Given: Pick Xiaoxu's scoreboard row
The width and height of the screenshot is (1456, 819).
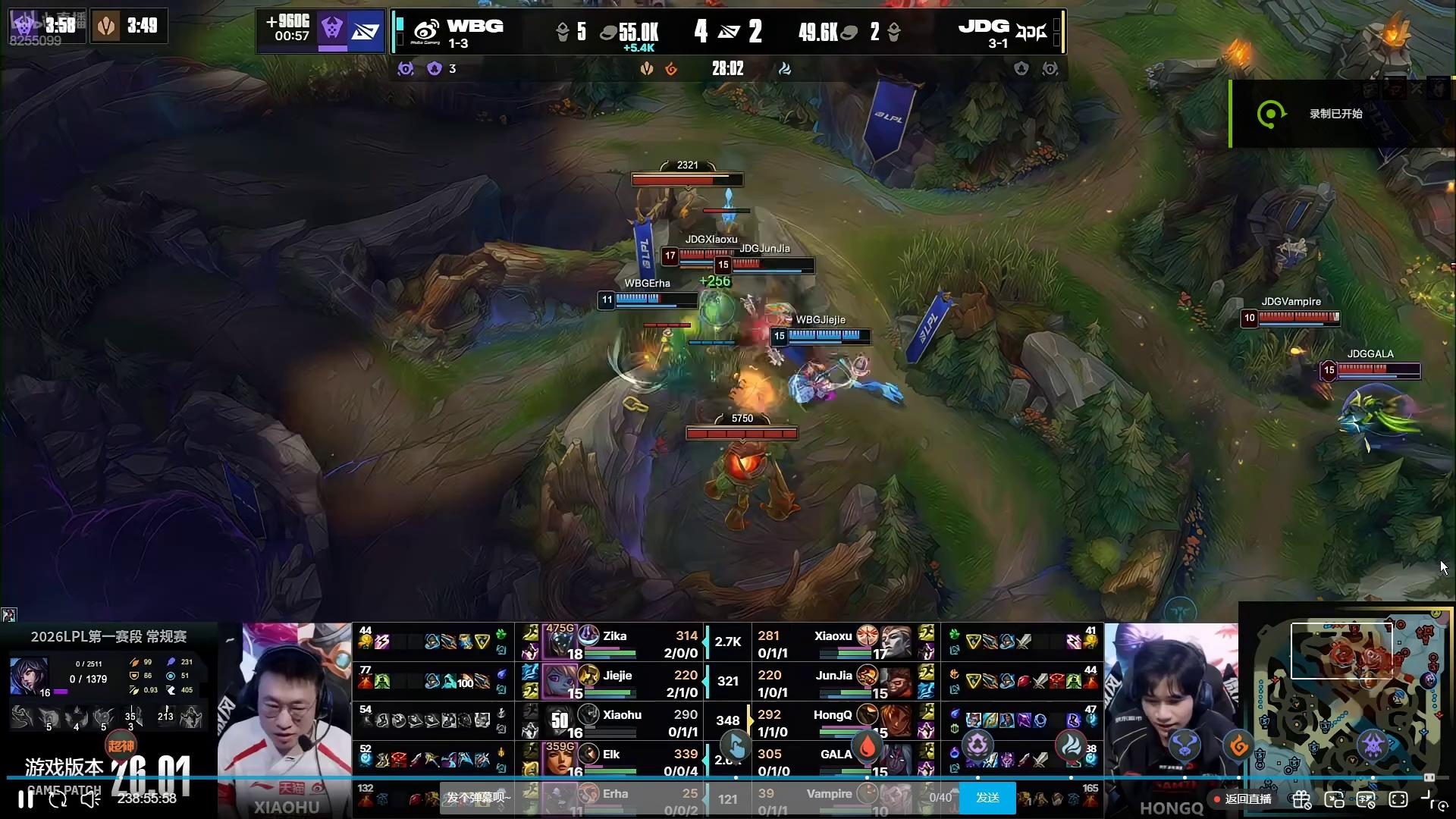Looking at the screenshot, I should tap(833, 642).
